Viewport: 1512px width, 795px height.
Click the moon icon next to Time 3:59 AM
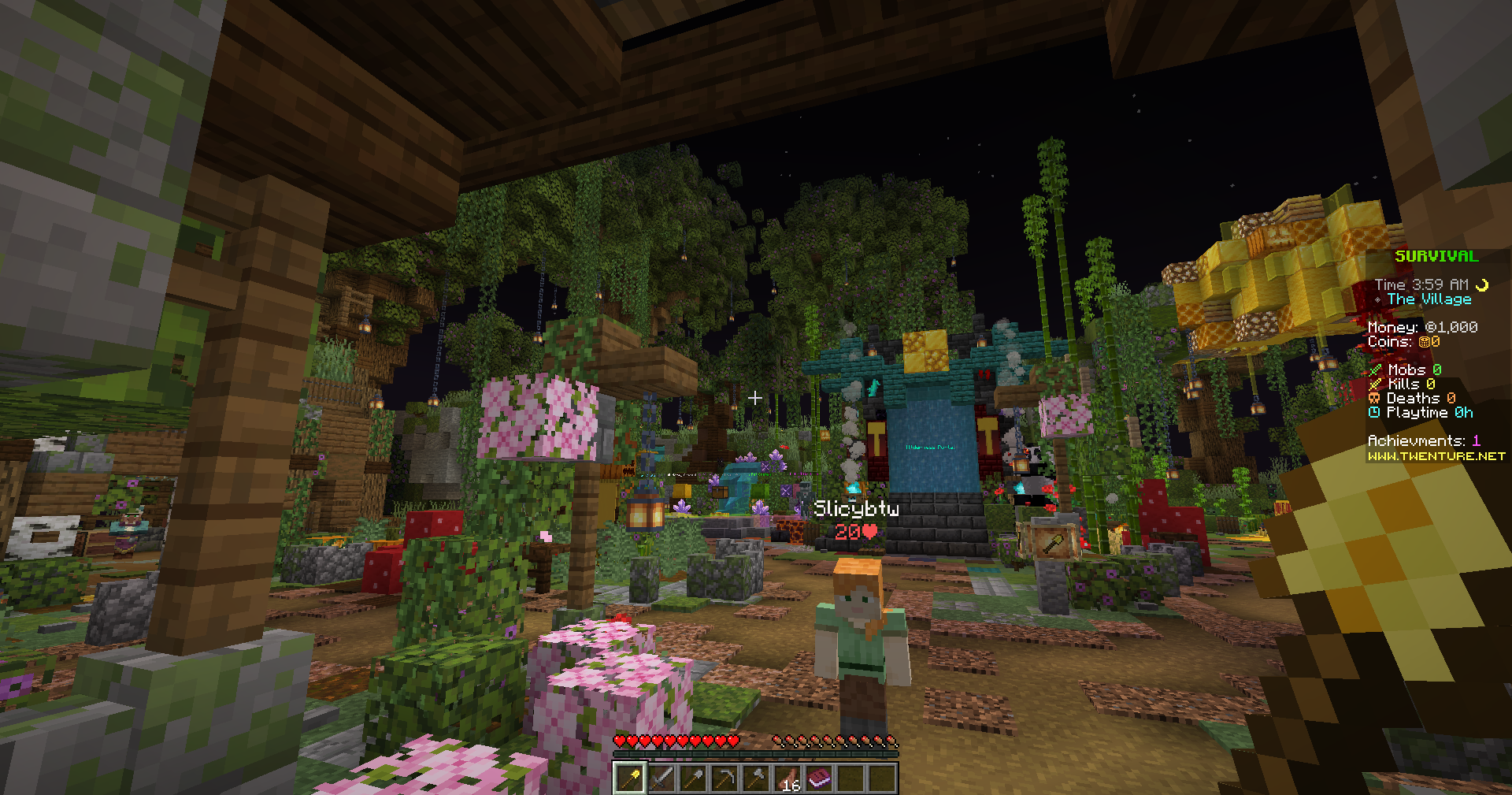pos(1482,284)
